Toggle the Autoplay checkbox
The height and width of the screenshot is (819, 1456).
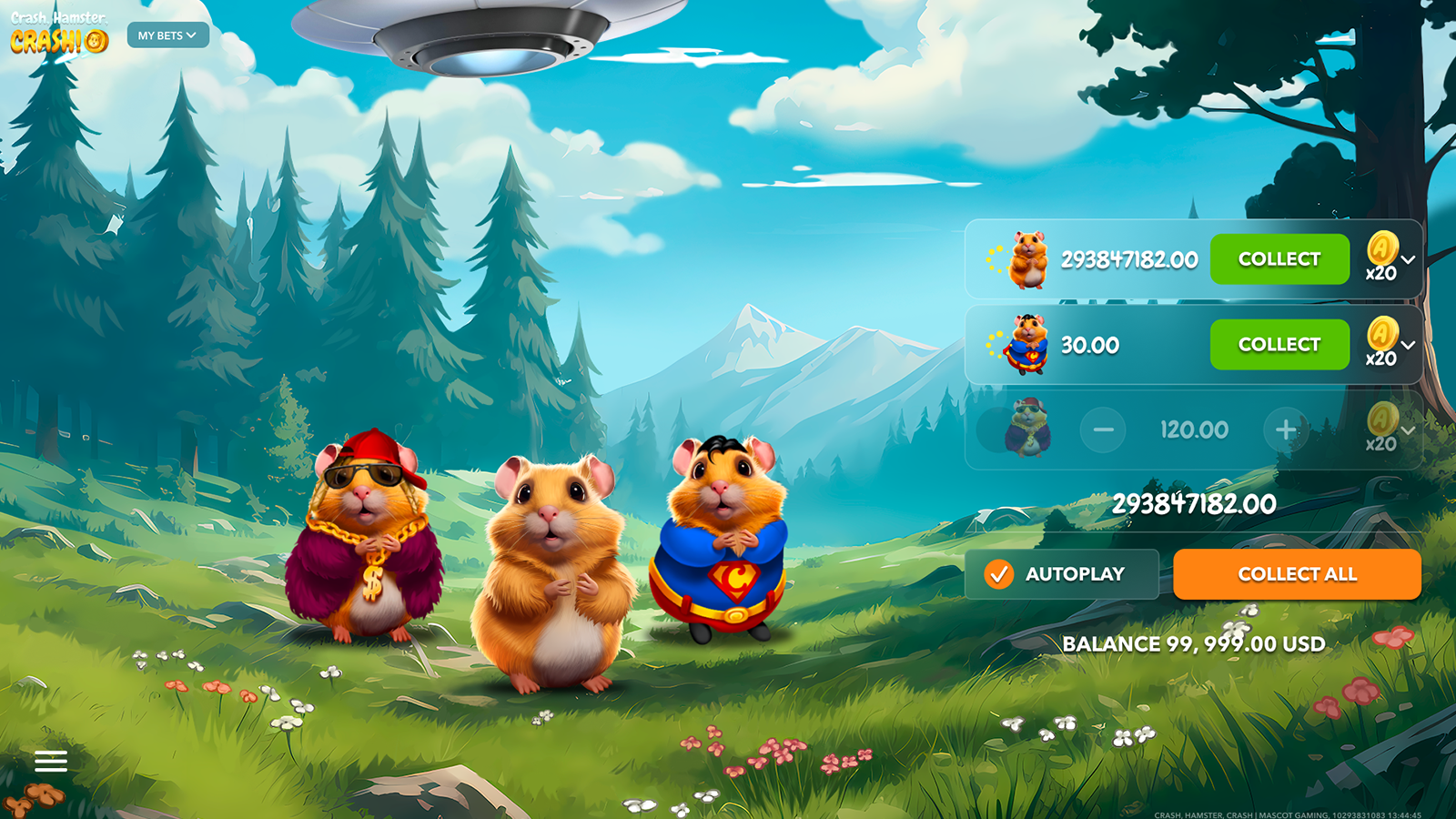pos(999,574)
